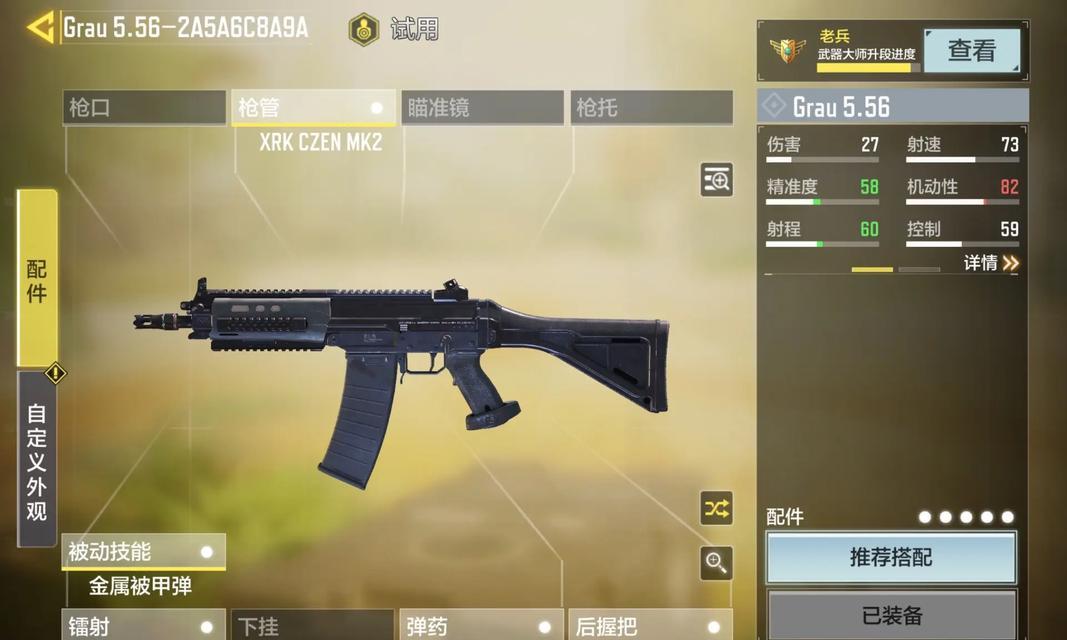
Task: Choose the 瞄准镜 optic attachment slot
Action: (482, 108)
